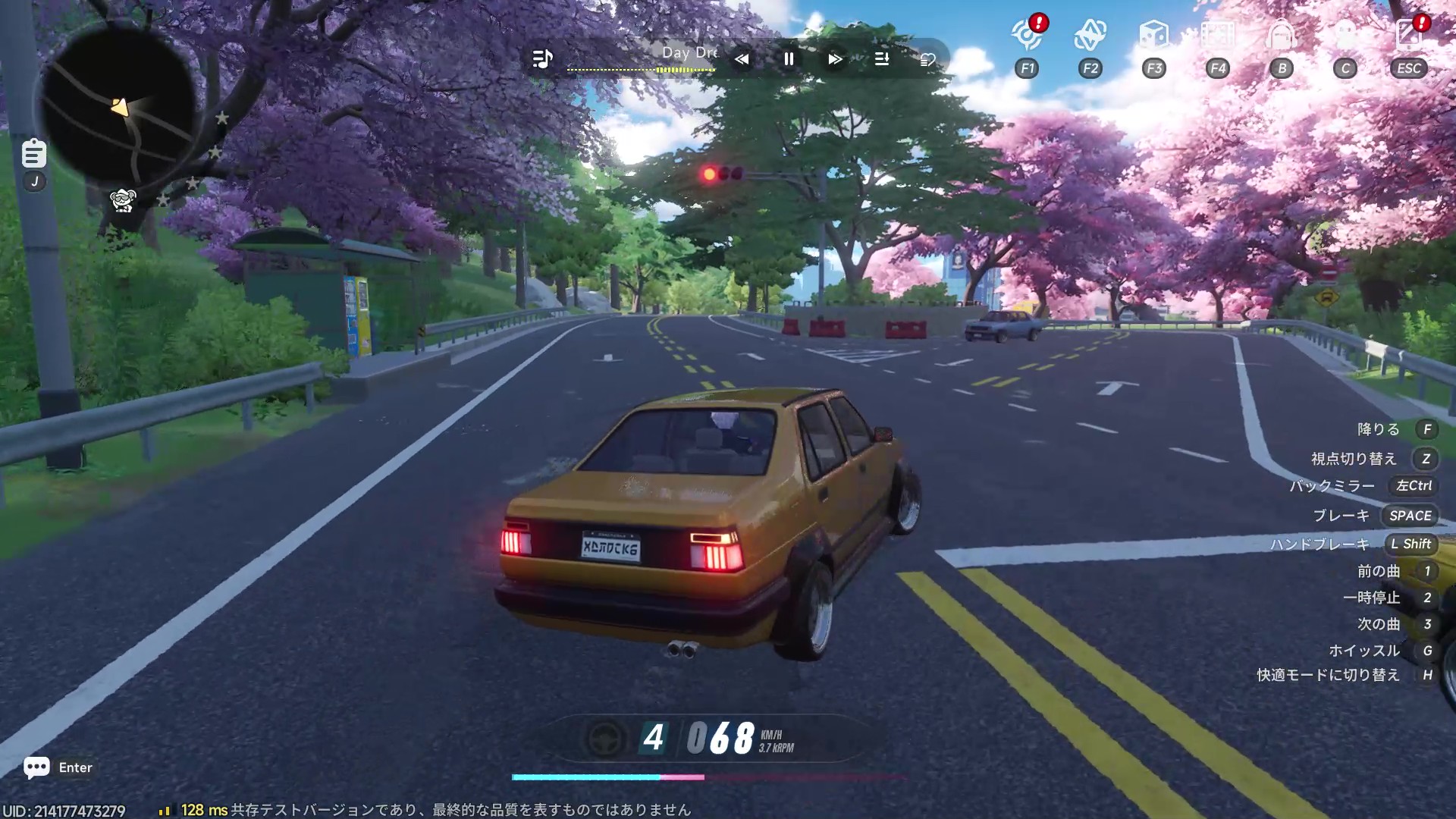The height and width of the screenshot is (819, 1456).
Task: Open the character menu icon
Action: pyautogui.click(x=1345, y=36)
